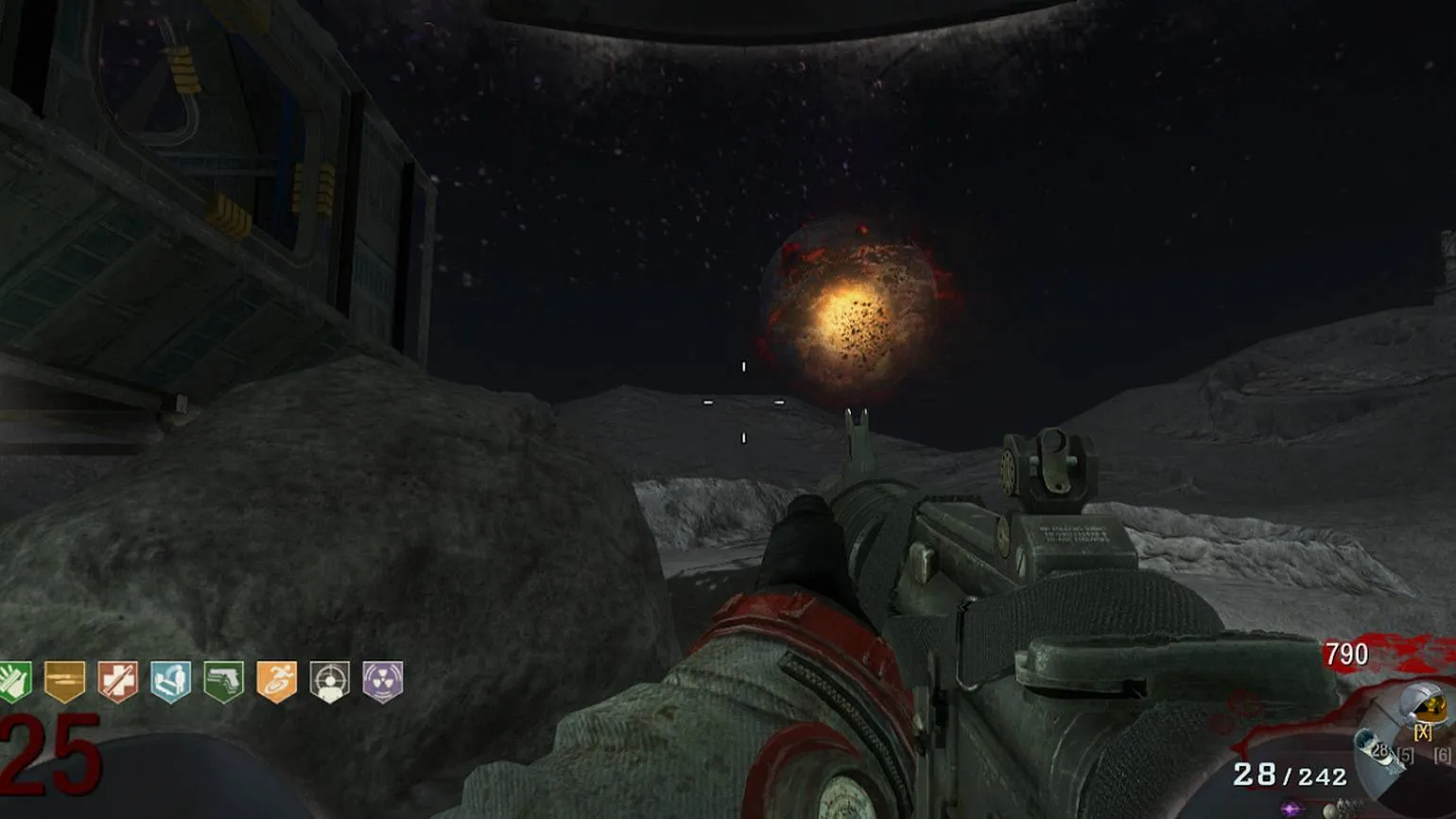
Task: Choose the Quick Revive perk icon
Action: pyautogui.click(x=171, y=682)
